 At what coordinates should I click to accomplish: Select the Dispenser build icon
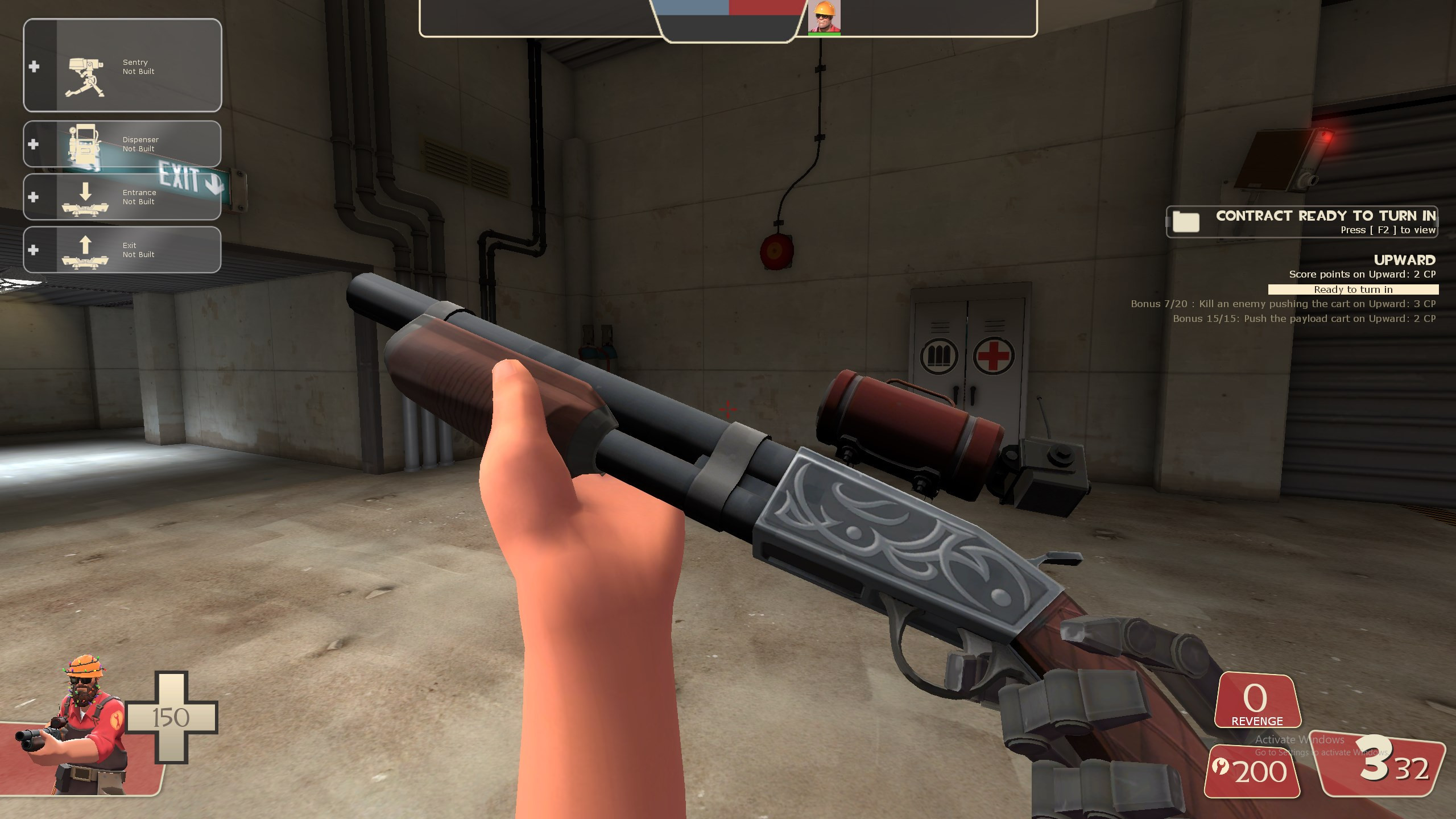click(85, 145)
